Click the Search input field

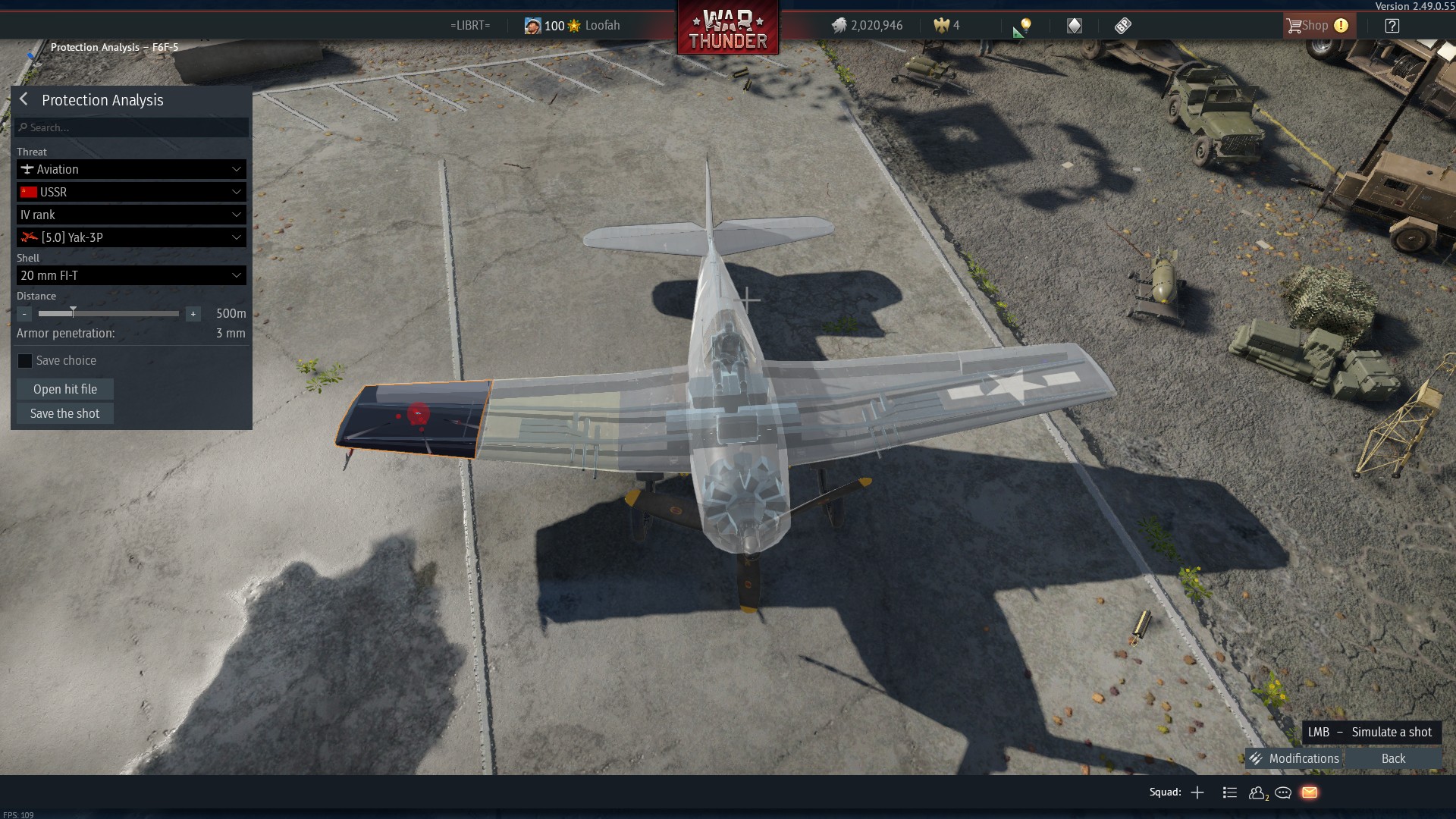133,127
